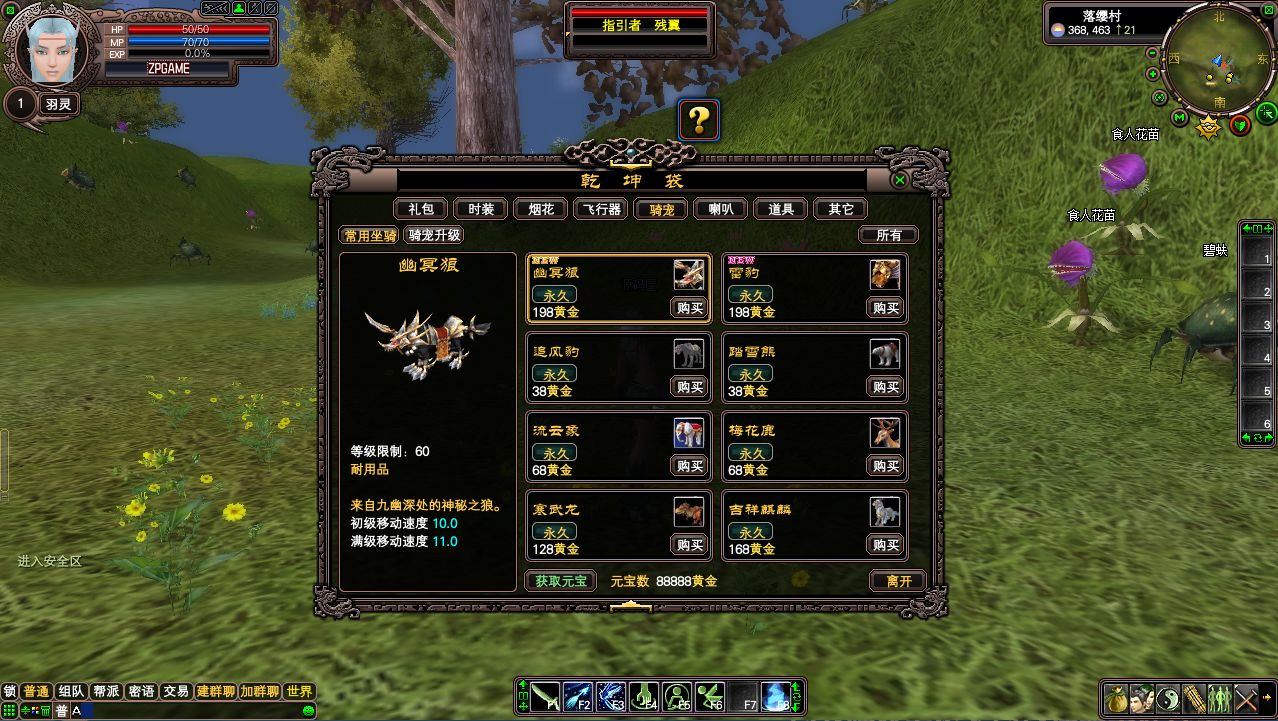Buy the 流云象 mount

(690, 466)
